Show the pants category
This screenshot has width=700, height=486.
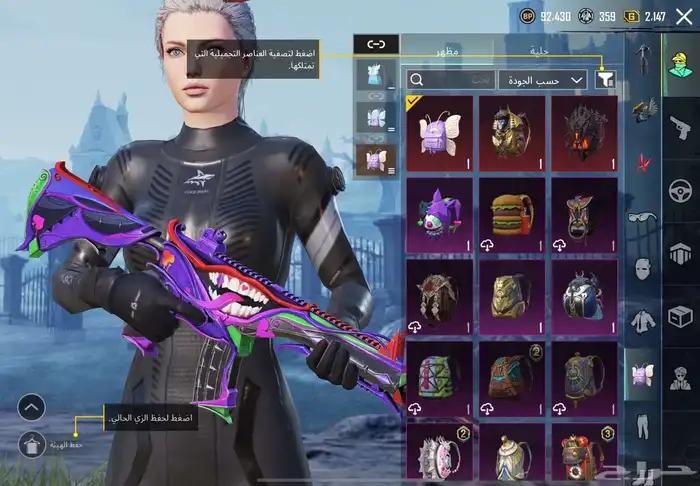pos(640,425)
